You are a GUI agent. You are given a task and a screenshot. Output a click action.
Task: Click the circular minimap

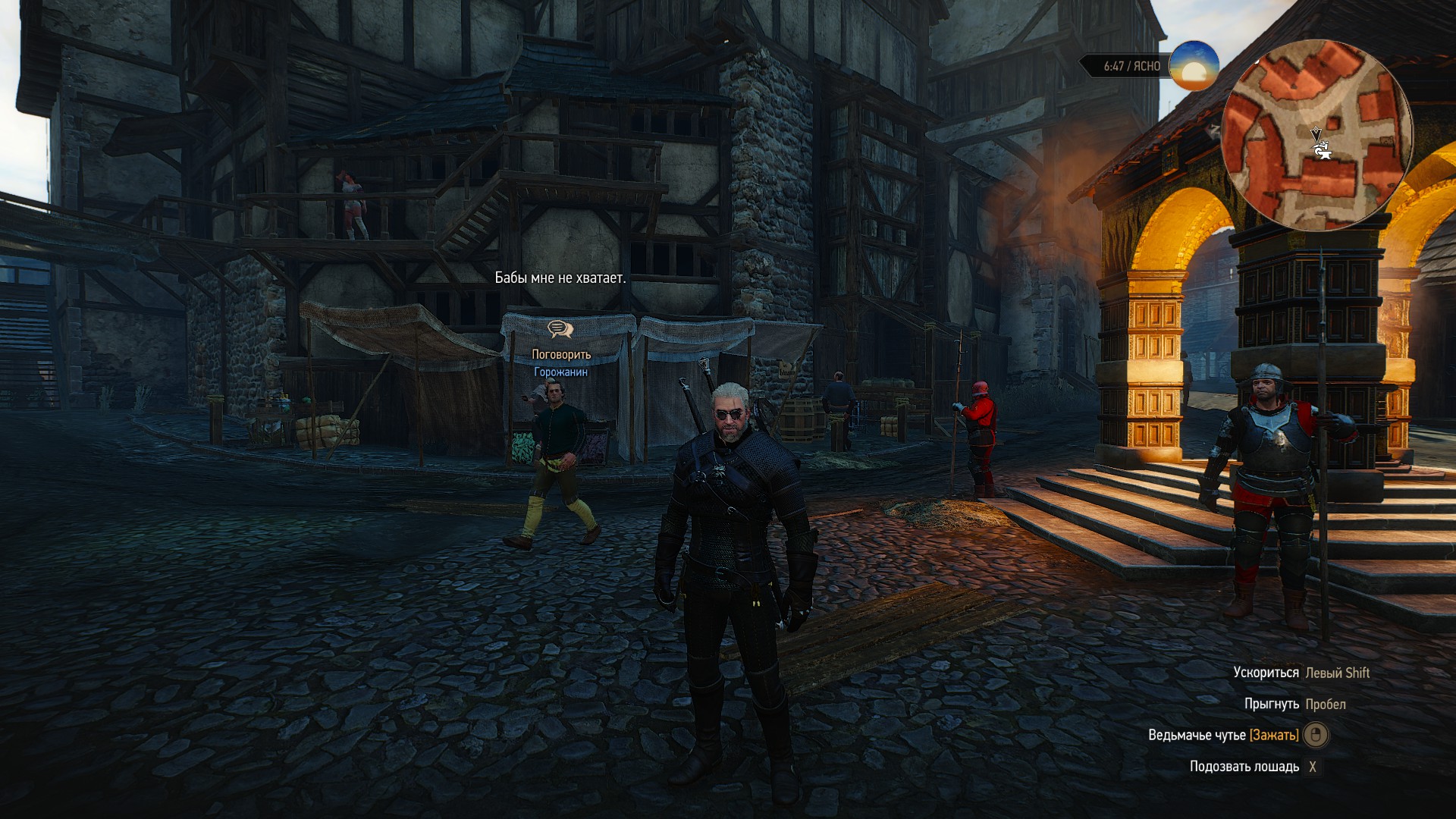pos(1317,135)
